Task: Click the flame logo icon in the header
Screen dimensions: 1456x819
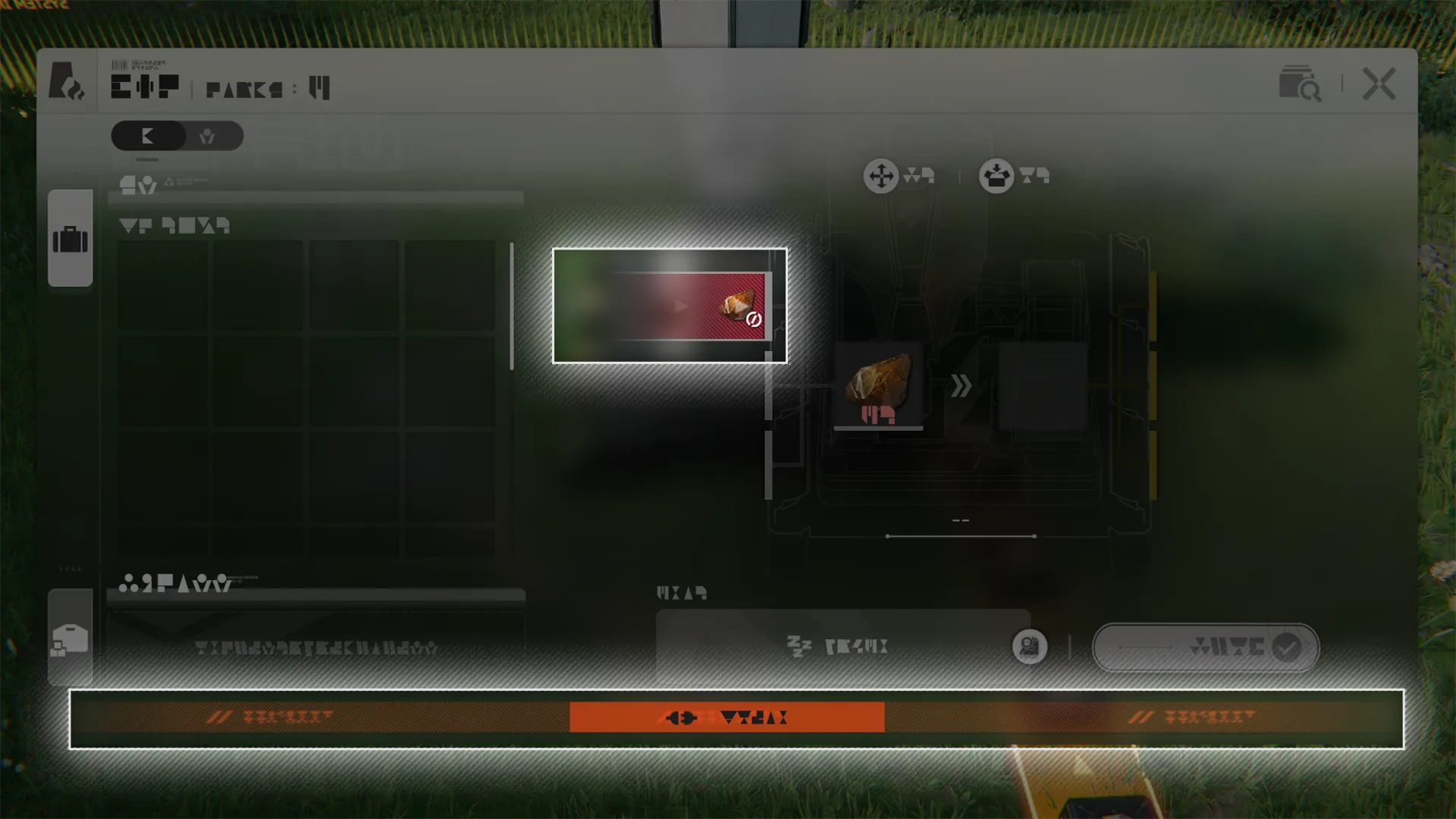Action: coord(67,82)
